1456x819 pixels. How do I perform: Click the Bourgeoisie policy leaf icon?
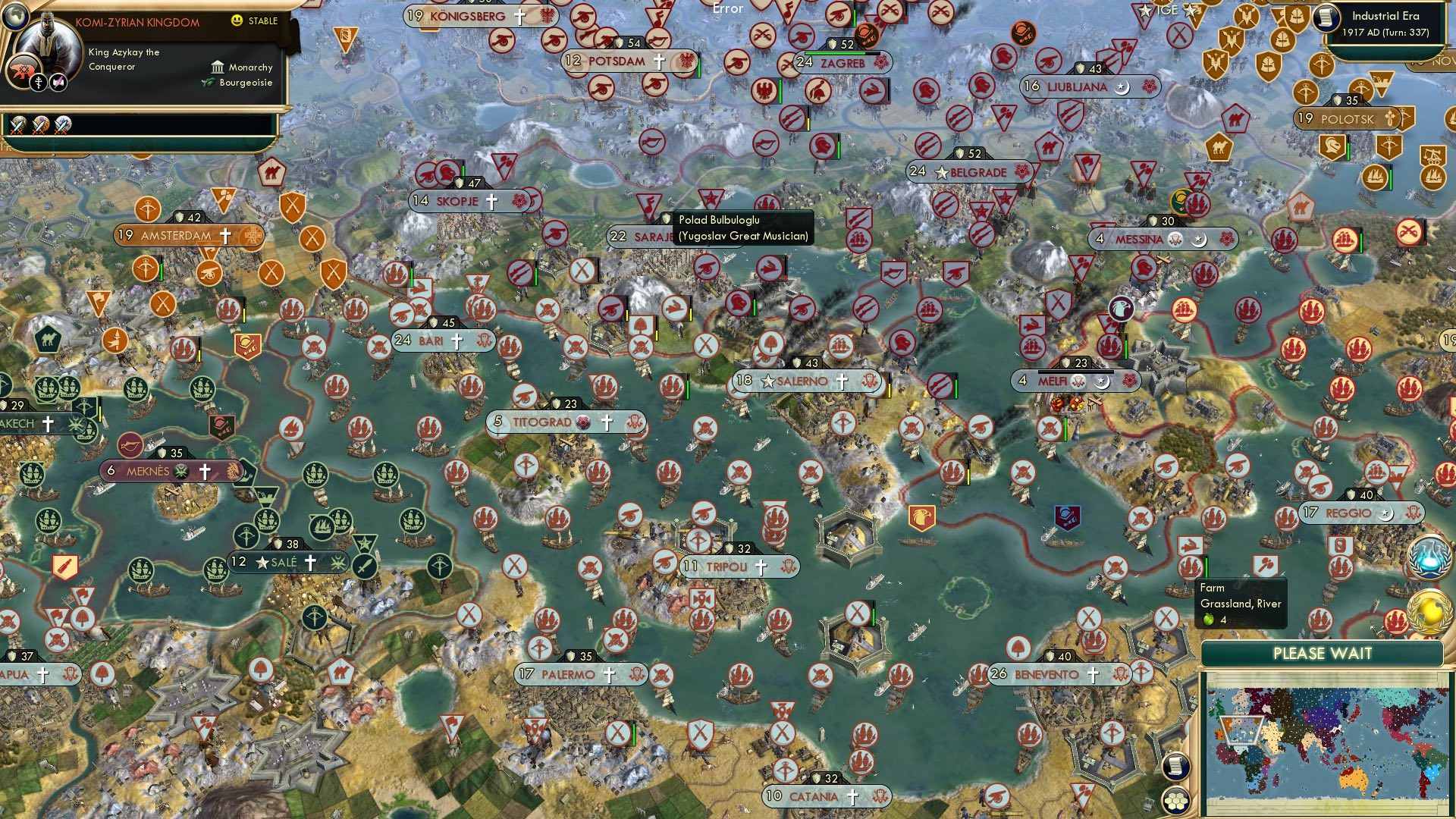(x=206, y=82)
